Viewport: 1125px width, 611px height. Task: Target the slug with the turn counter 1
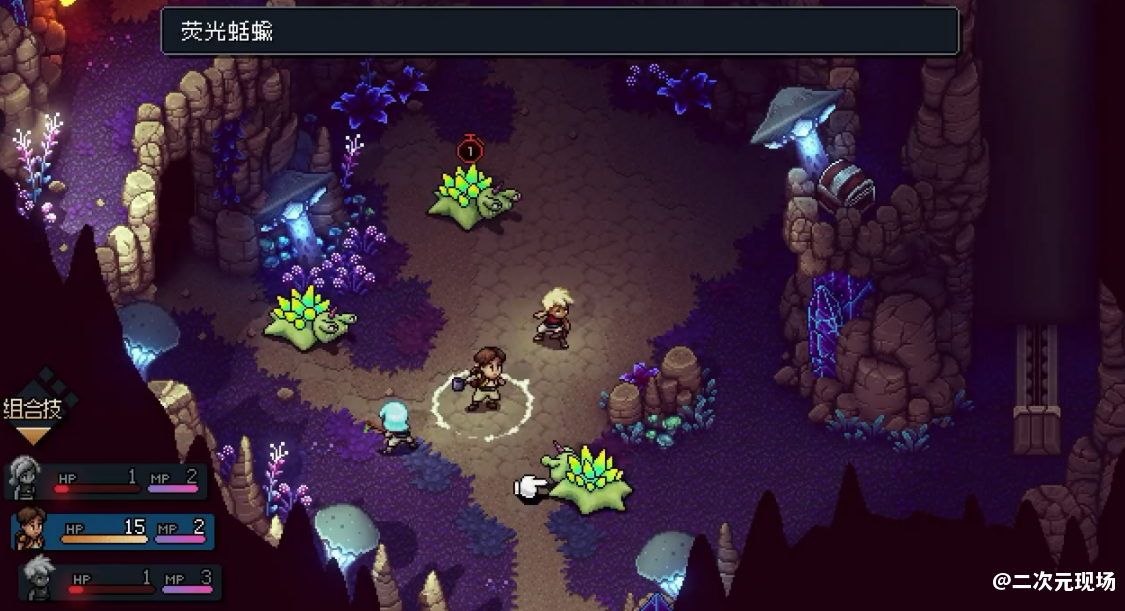point(471,192)
